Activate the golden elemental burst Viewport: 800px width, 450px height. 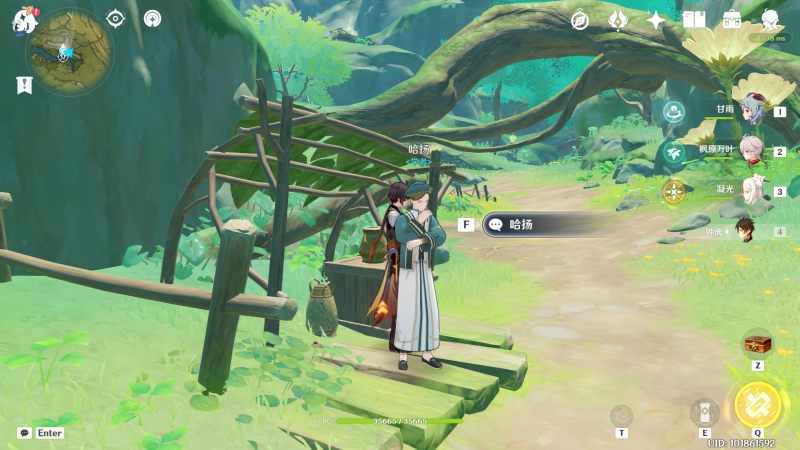pos(757,405)
